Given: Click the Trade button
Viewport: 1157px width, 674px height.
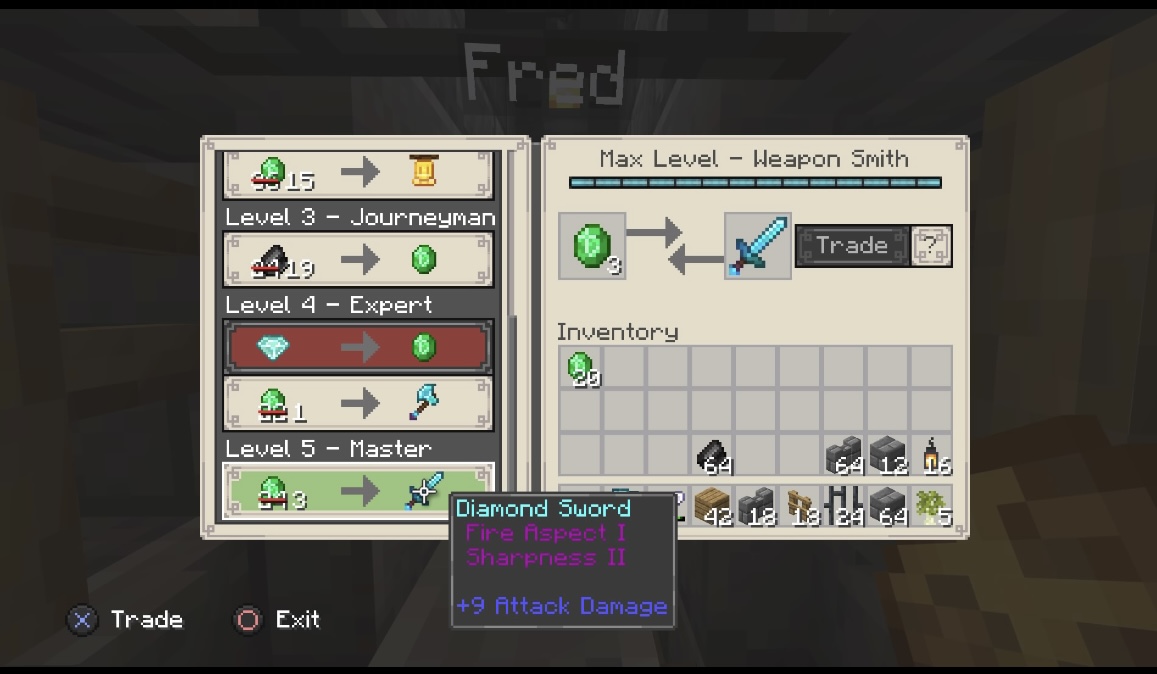Looking at the screenshot, I should [x=851, y=246].
